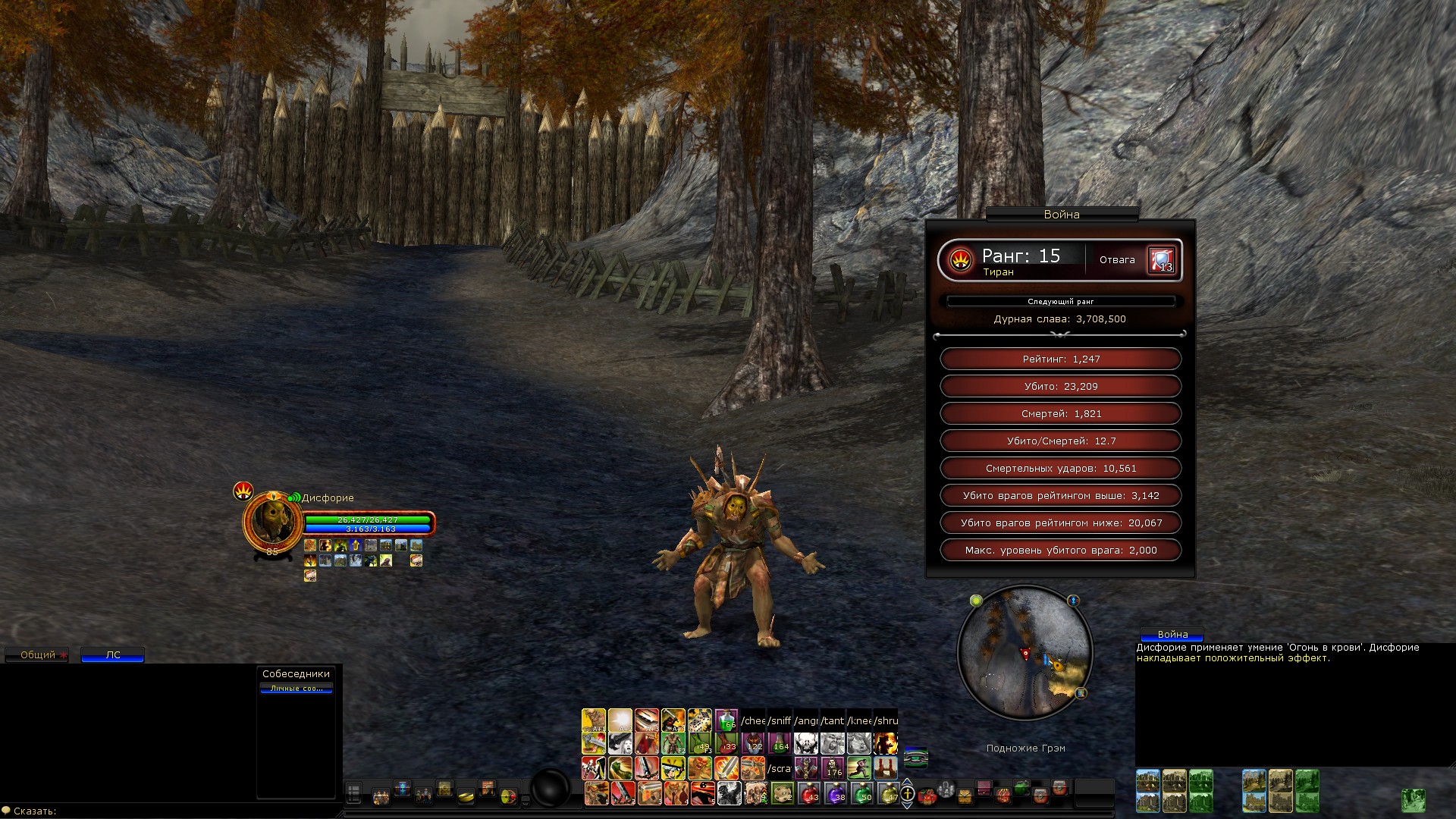Open the ЛС private messages tab
The width and height of the screenshot is (1456, 819).
112,655
